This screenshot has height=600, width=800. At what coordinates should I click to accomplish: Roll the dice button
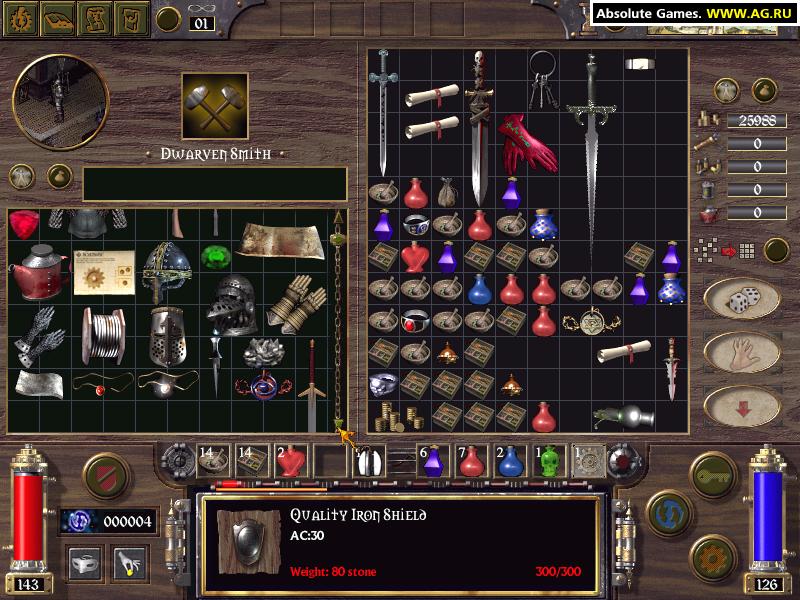(741, 299)
